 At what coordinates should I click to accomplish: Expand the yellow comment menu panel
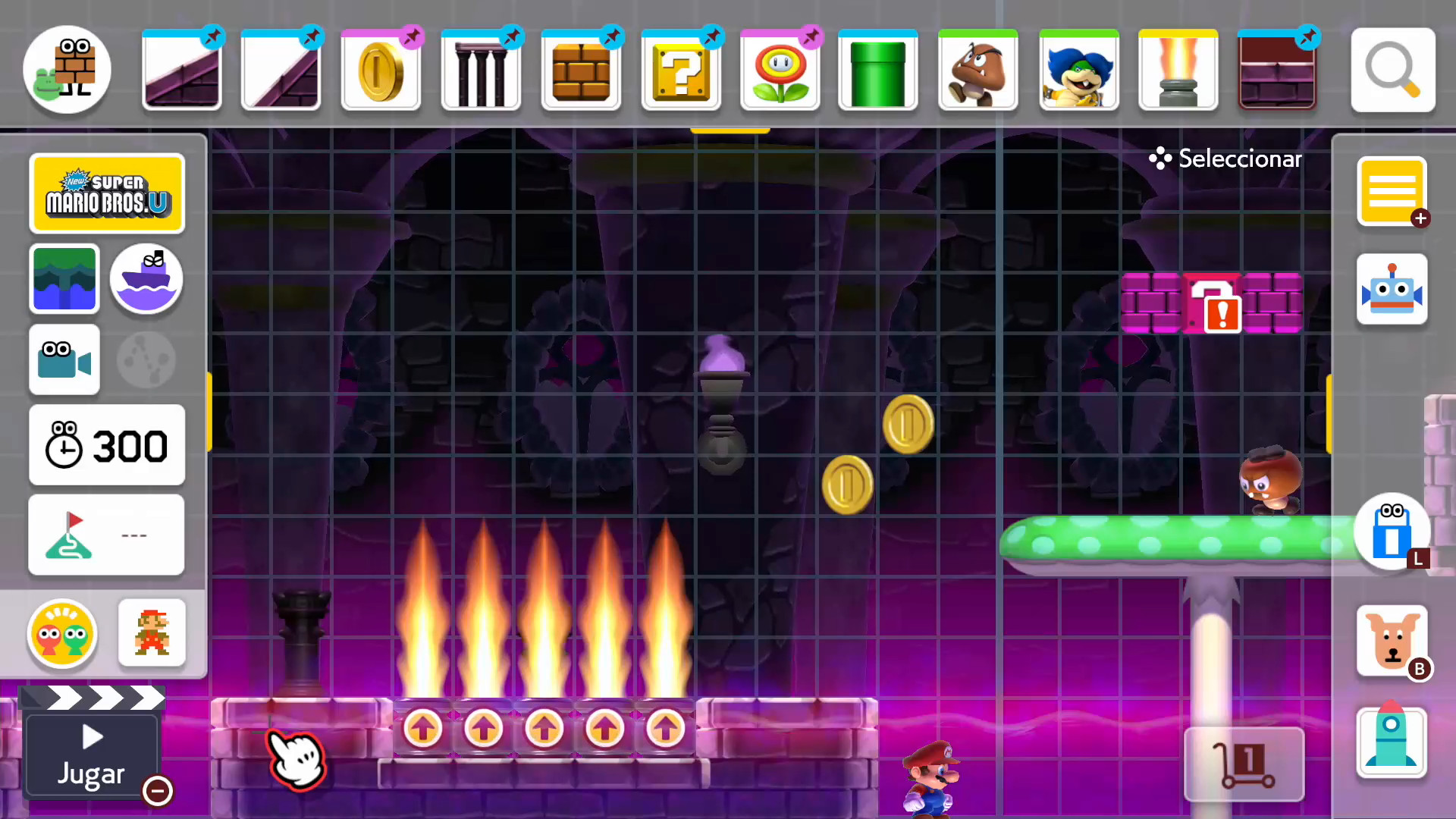1392,192
